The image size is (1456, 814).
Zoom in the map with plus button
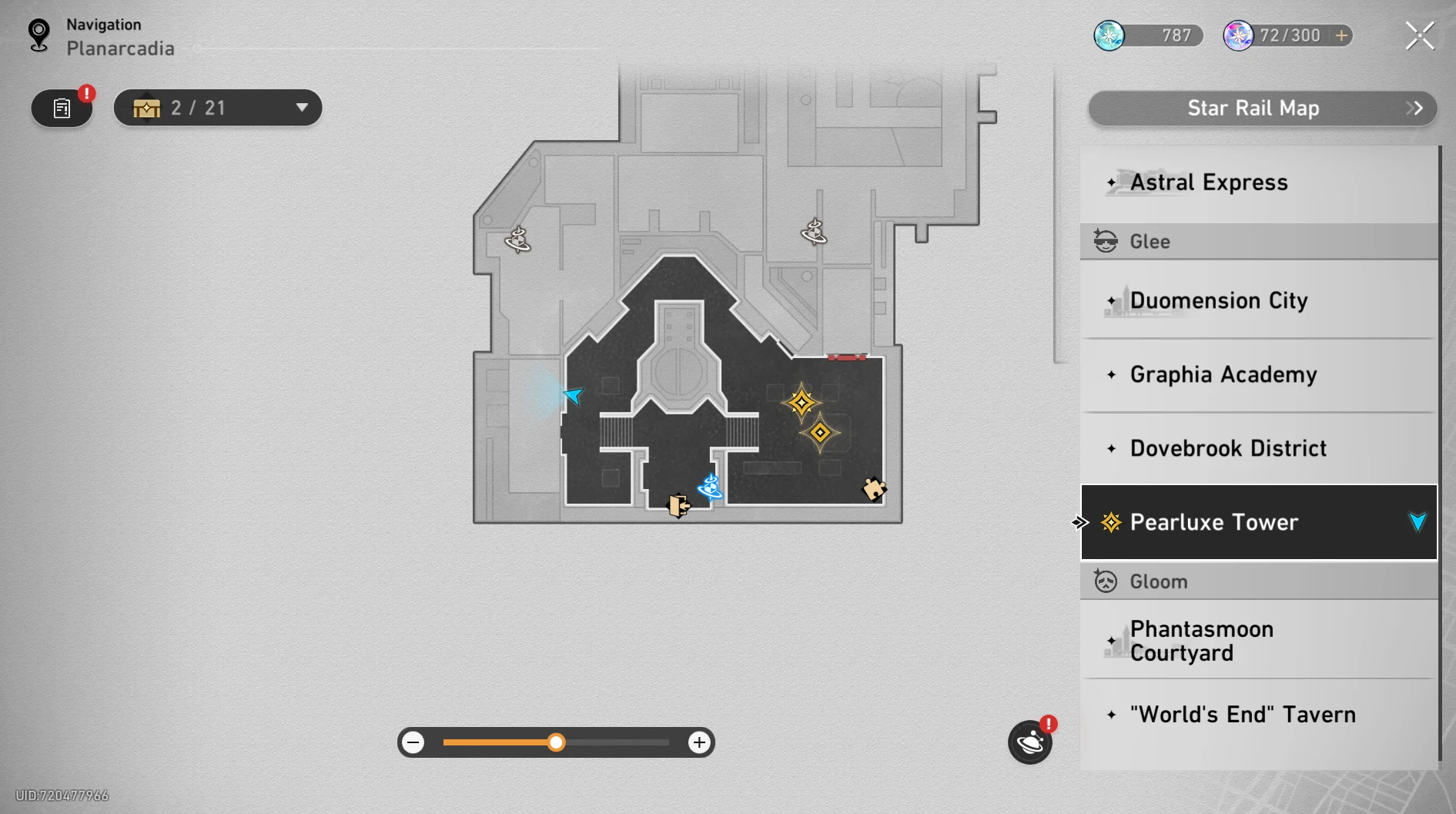[699, 742]
